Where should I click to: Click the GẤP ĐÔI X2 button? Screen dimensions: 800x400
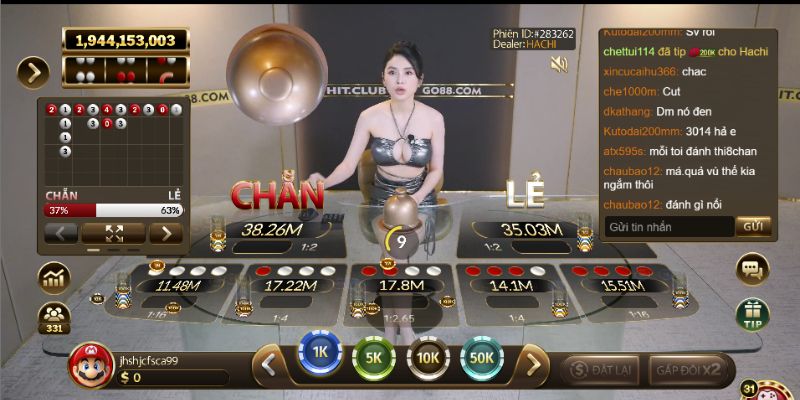[x=688, y=369]
